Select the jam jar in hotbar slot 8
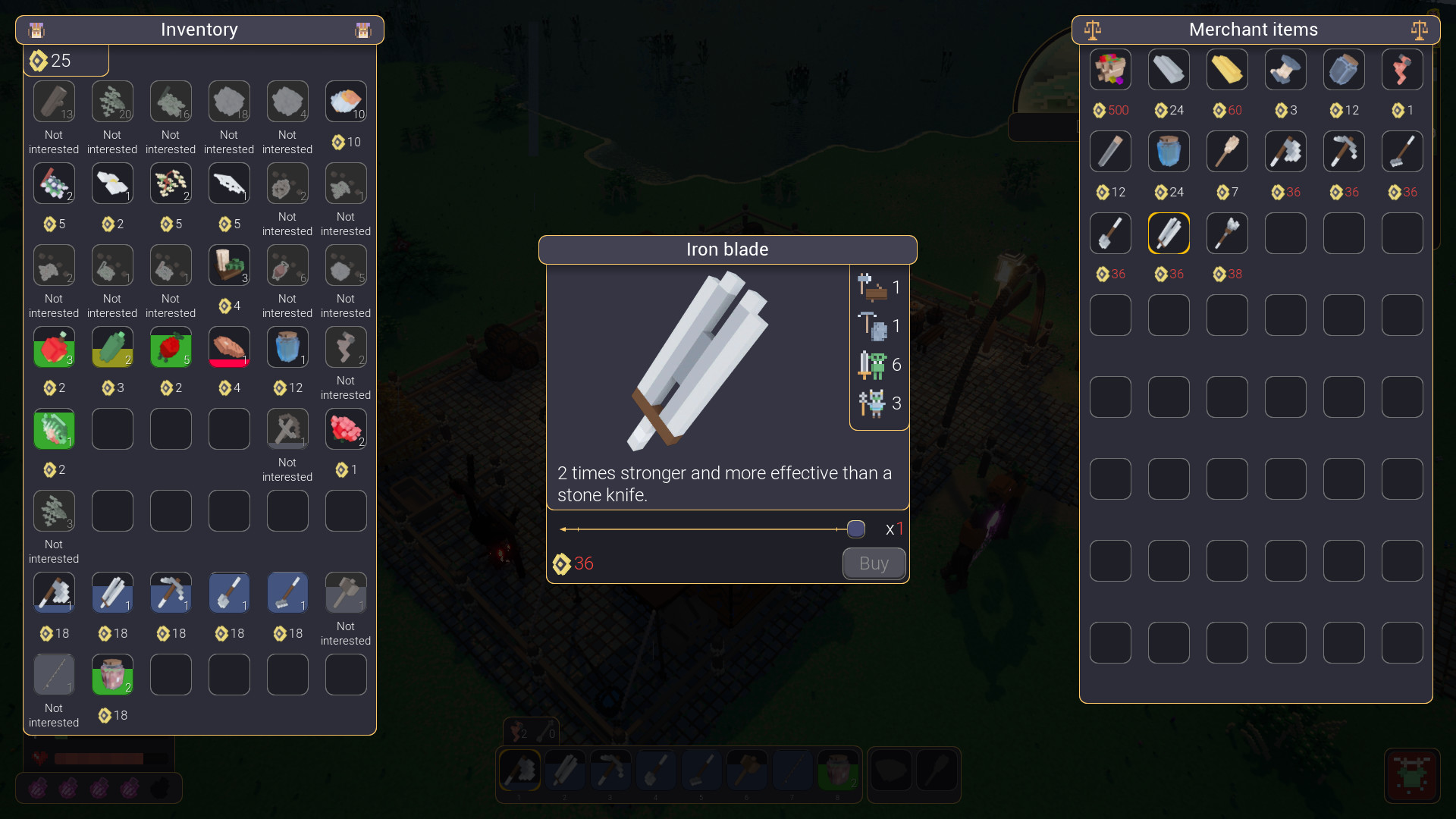The width and height of the screenshot is (1456, 819). click(x=839, y=770)
